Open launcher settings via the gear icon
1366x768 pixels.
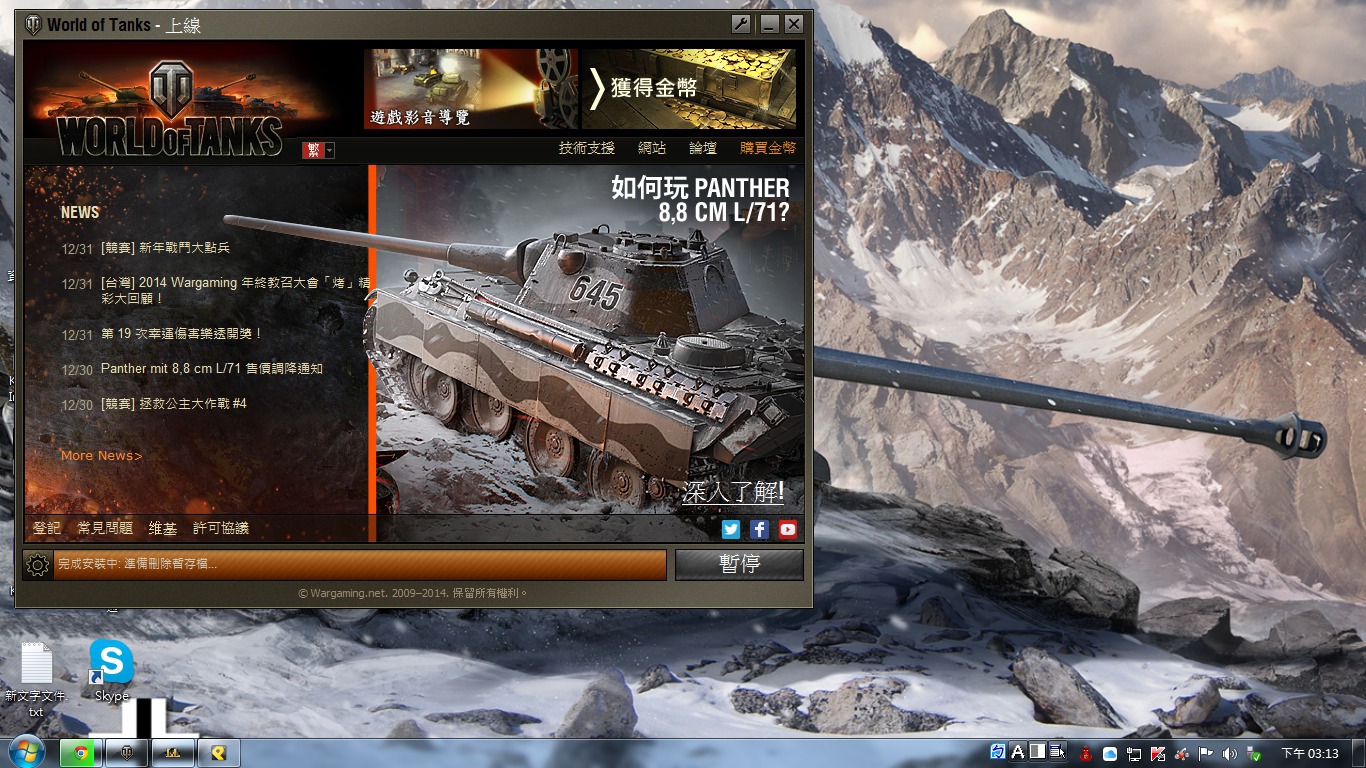[38, 565]
